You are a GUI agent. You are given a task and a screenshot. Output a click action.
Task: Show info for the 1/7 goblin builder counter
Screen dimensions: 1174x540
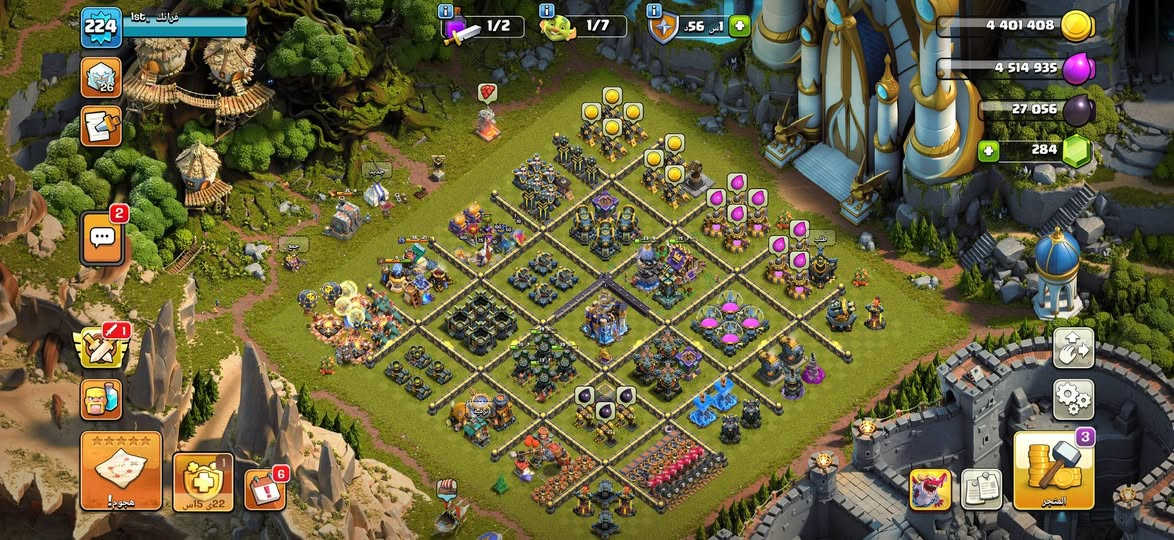point(547,10)
